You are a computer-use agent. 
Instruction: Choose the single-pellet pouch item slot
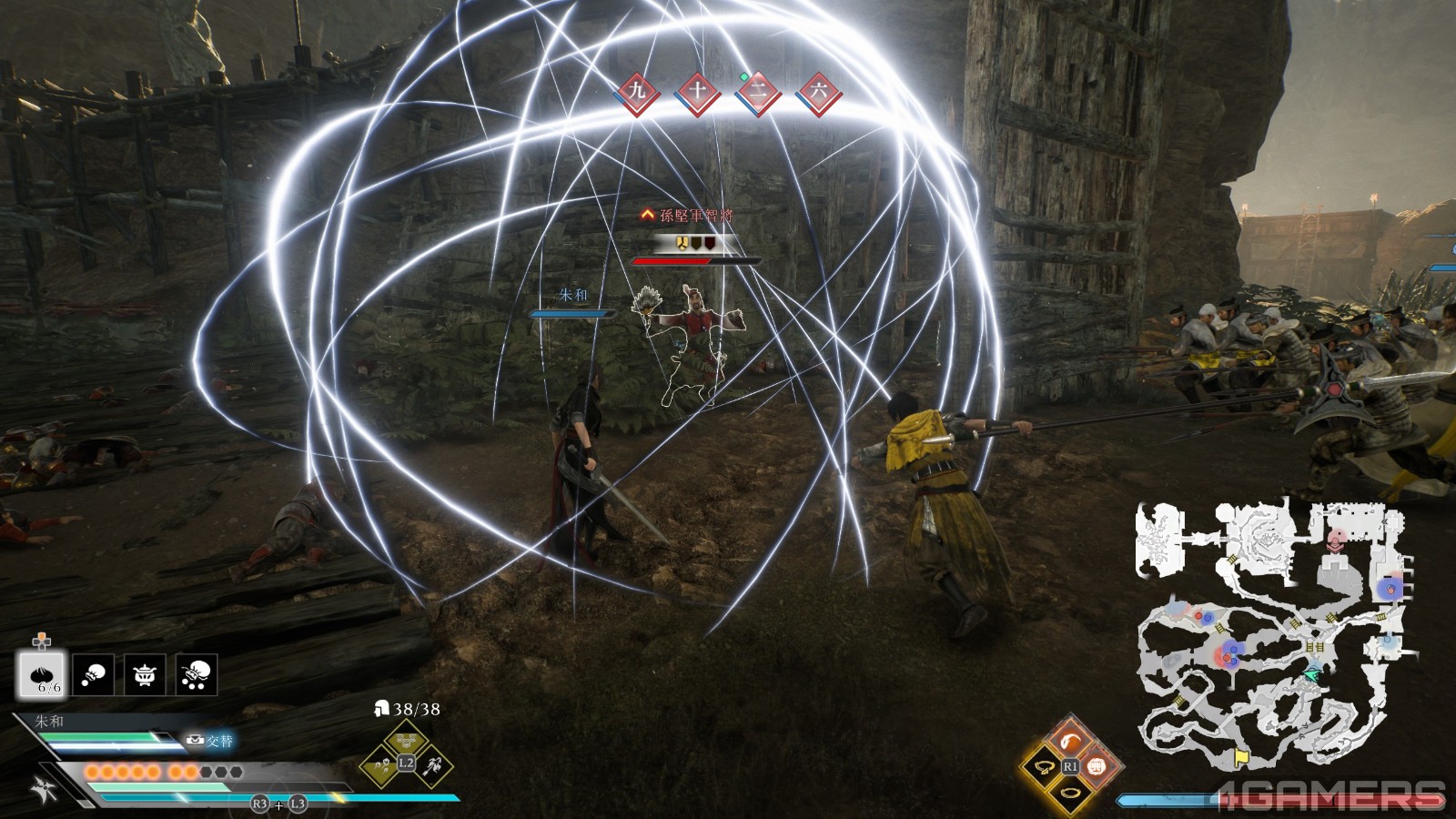coord(94,674)
